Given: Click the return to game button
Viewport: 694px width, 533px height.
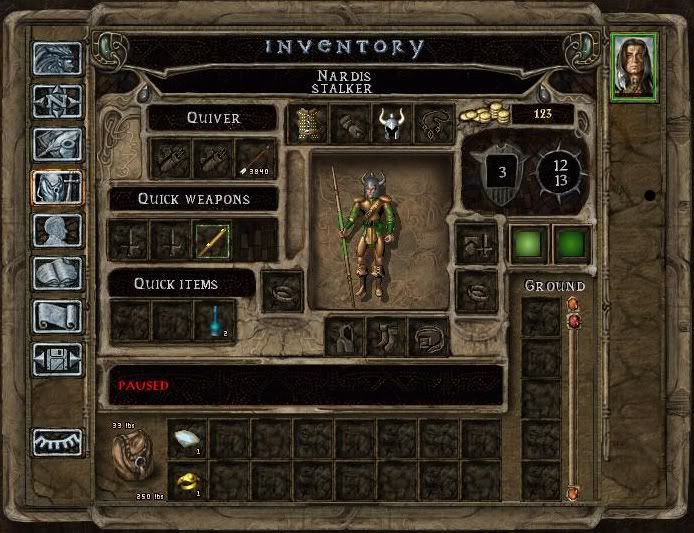Looking at the screenshot, I should 57,59.
